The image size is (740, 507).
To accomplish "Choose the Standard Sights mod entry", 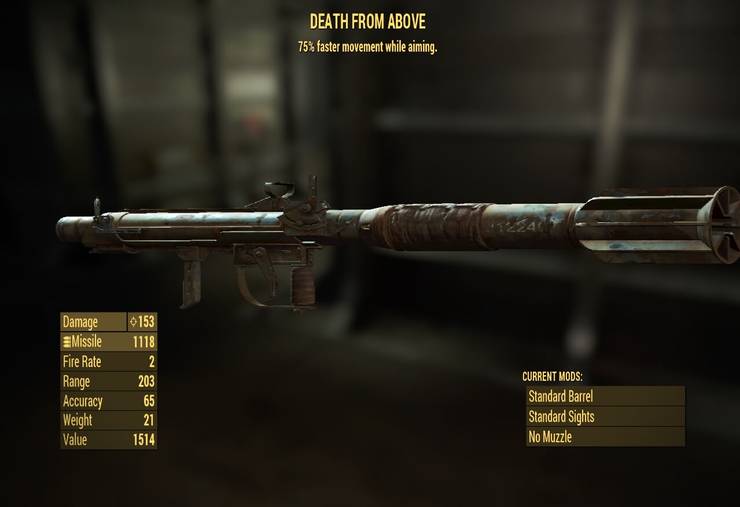I will click(x=605, y=416).
